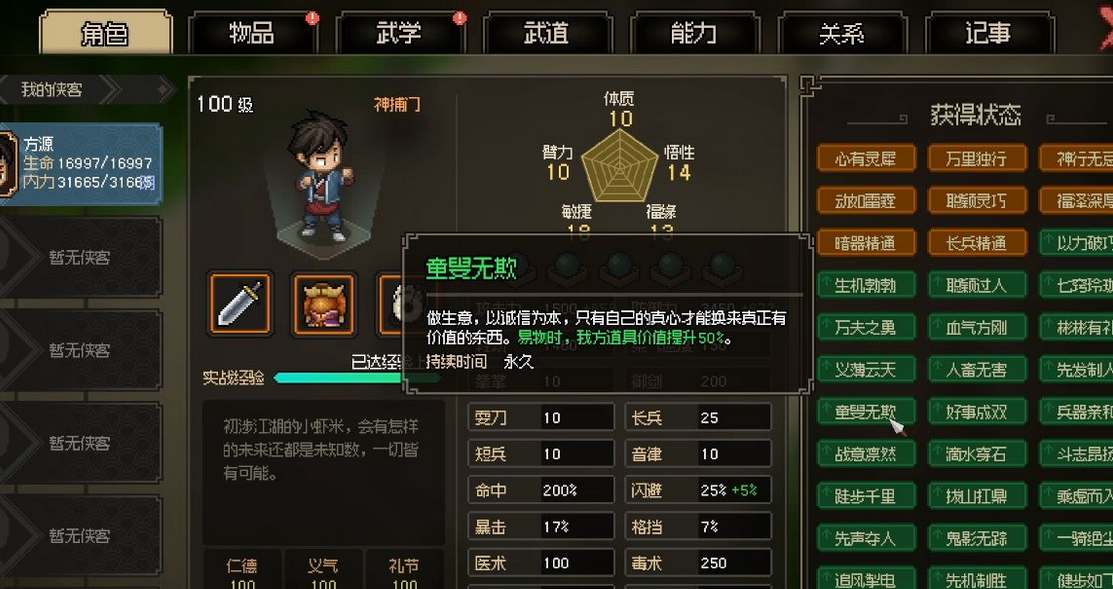
Task: Show the 记事 tab
Action: [x=988, y=33]
